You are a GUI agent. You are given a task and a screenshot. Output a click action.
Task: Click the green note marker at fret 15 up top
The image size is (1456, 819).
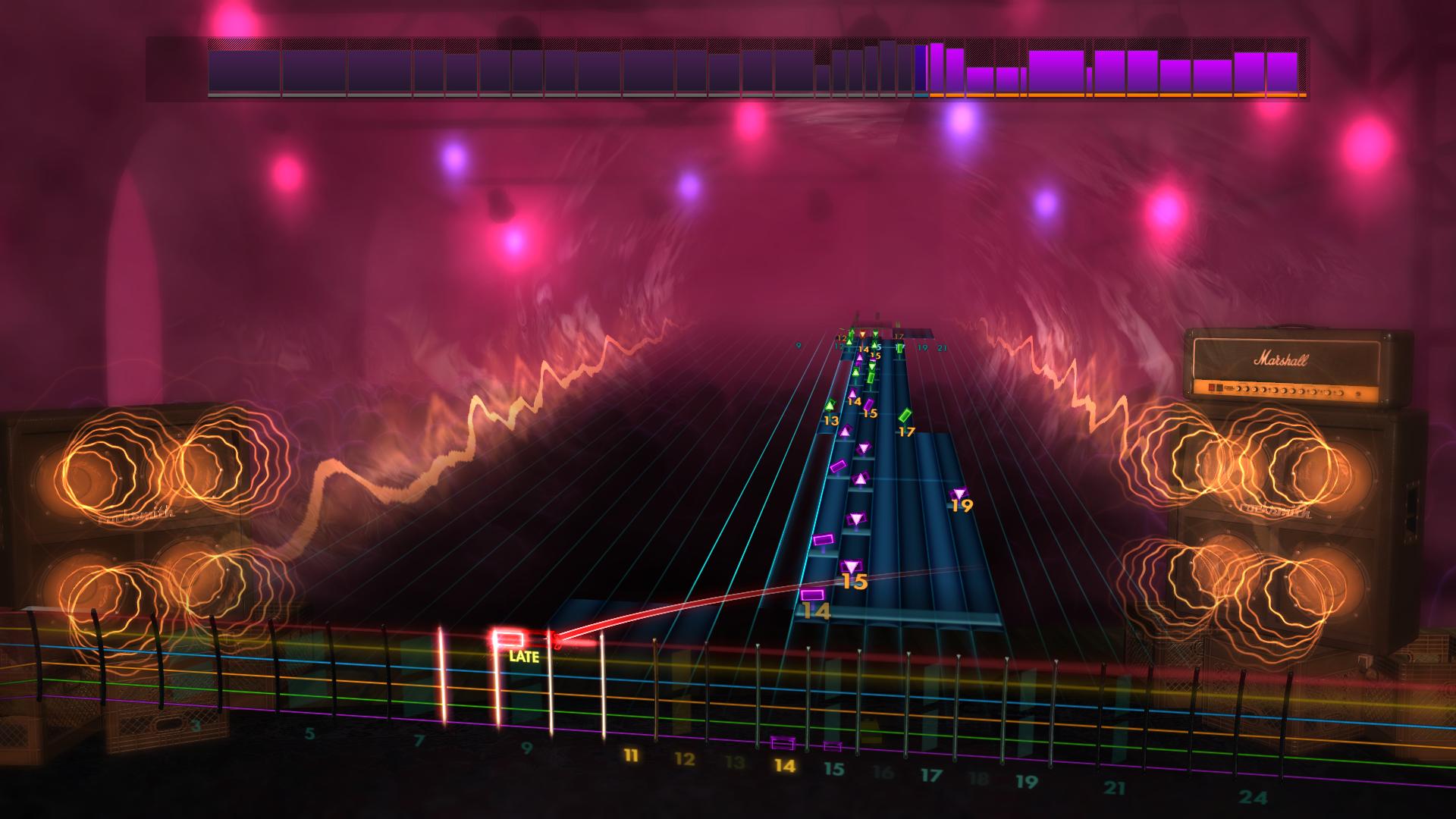coord(874,345)
